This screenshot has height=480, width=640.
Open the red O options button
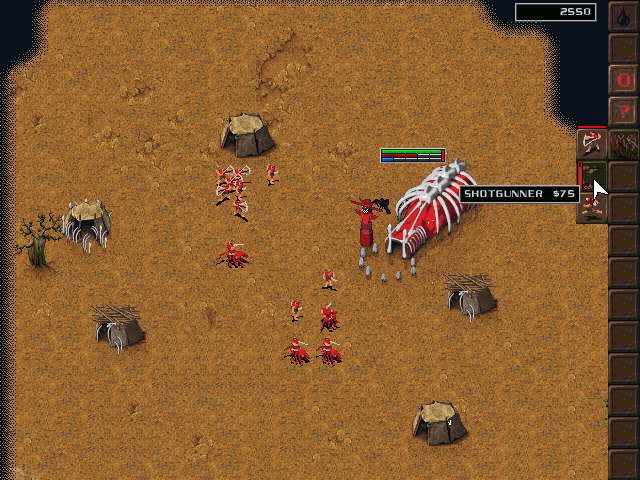click(x=623, y=78)
